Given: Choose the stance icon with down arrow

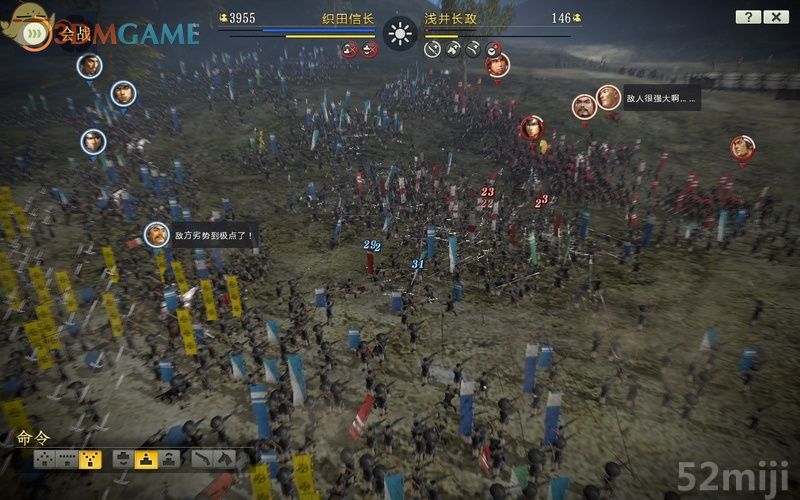Looking at the screenshot, I should click(122, 459).
